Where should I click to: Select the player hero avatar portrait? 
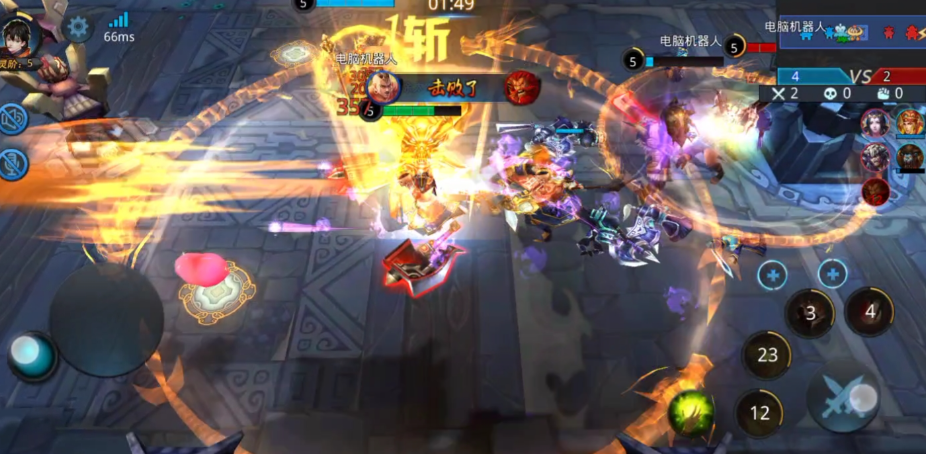pyautogui.click(x=19, y=36)
